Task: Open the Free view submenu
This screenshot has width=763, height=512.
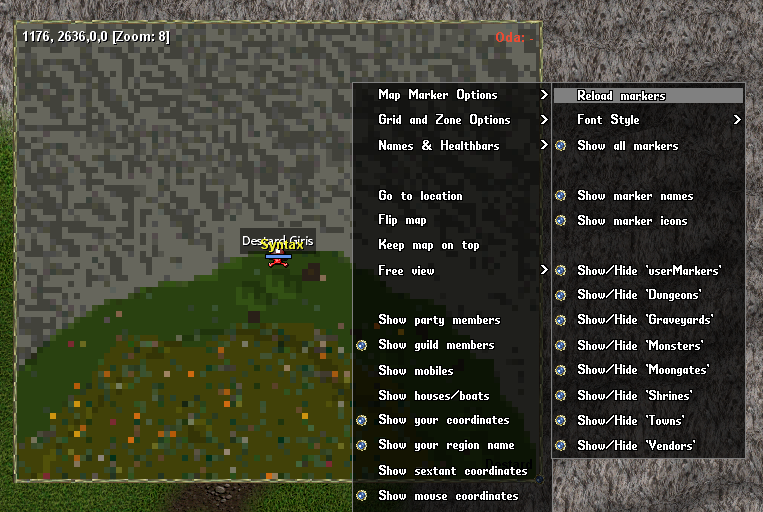Action: point(406,270)
